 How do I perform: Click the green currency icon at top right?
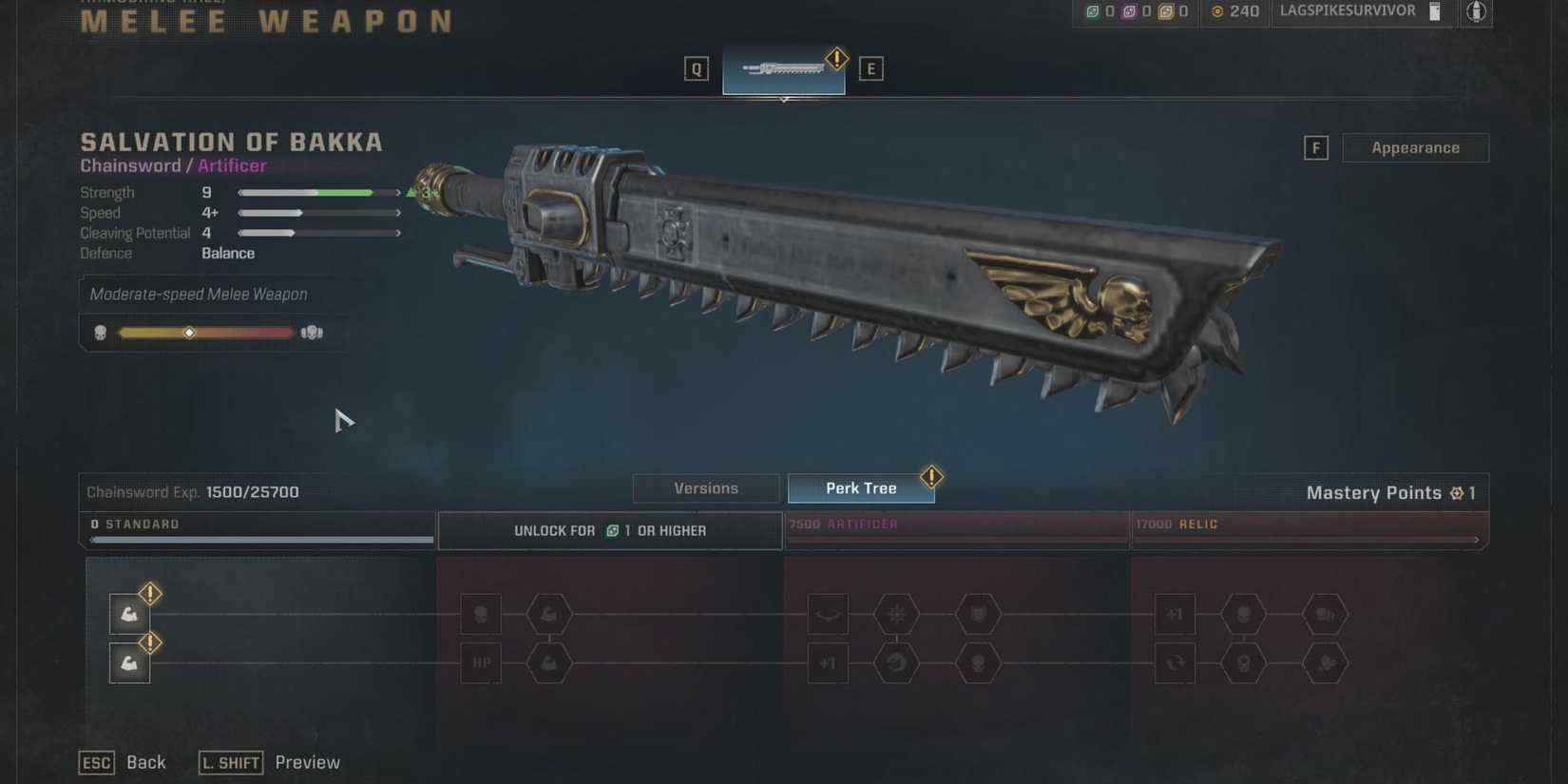(x=1091, y=12)
